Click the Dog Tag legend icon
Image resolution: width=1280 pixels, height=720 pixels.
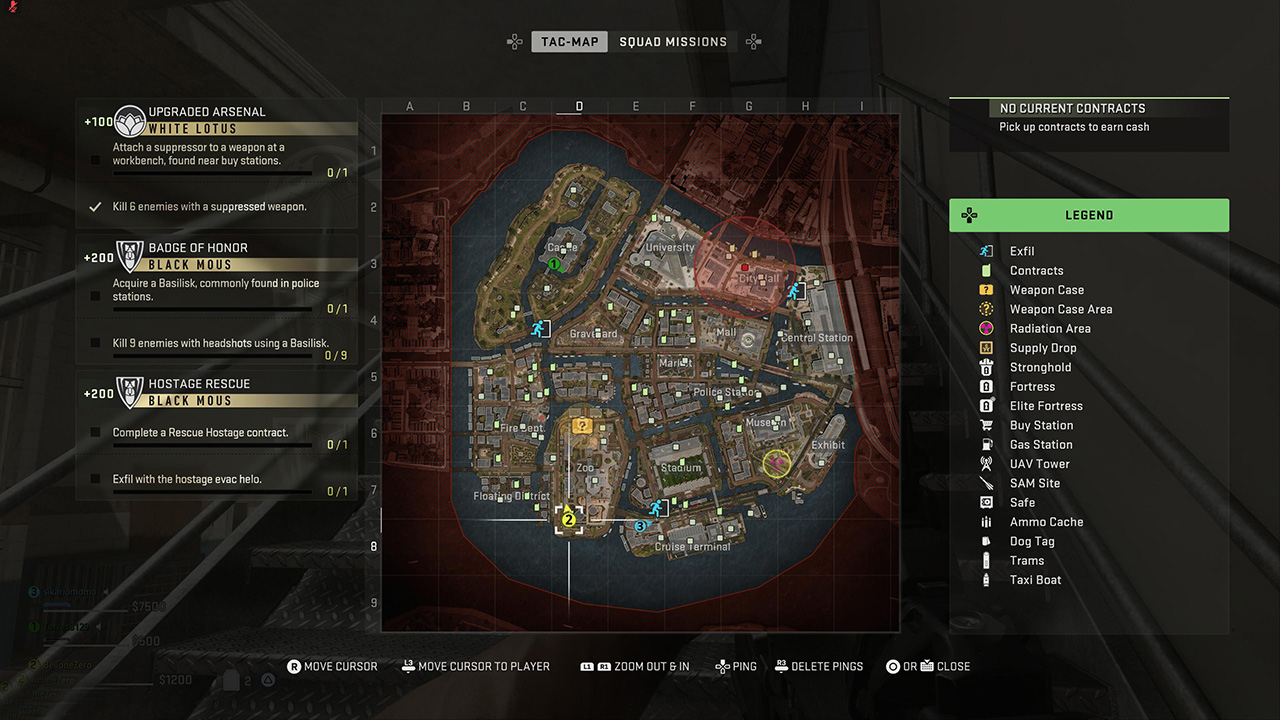click(x=985, y=541)
